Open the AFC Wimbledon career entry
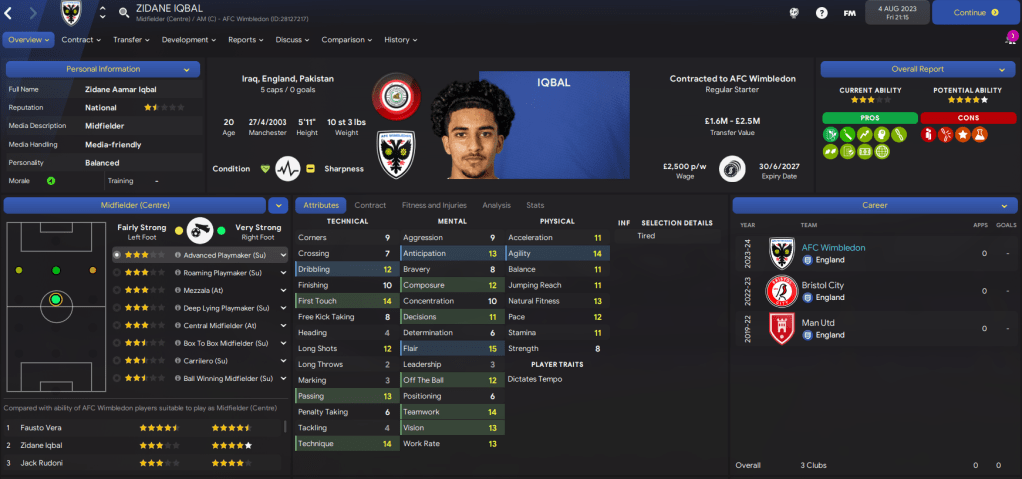 tap(834, 247)
